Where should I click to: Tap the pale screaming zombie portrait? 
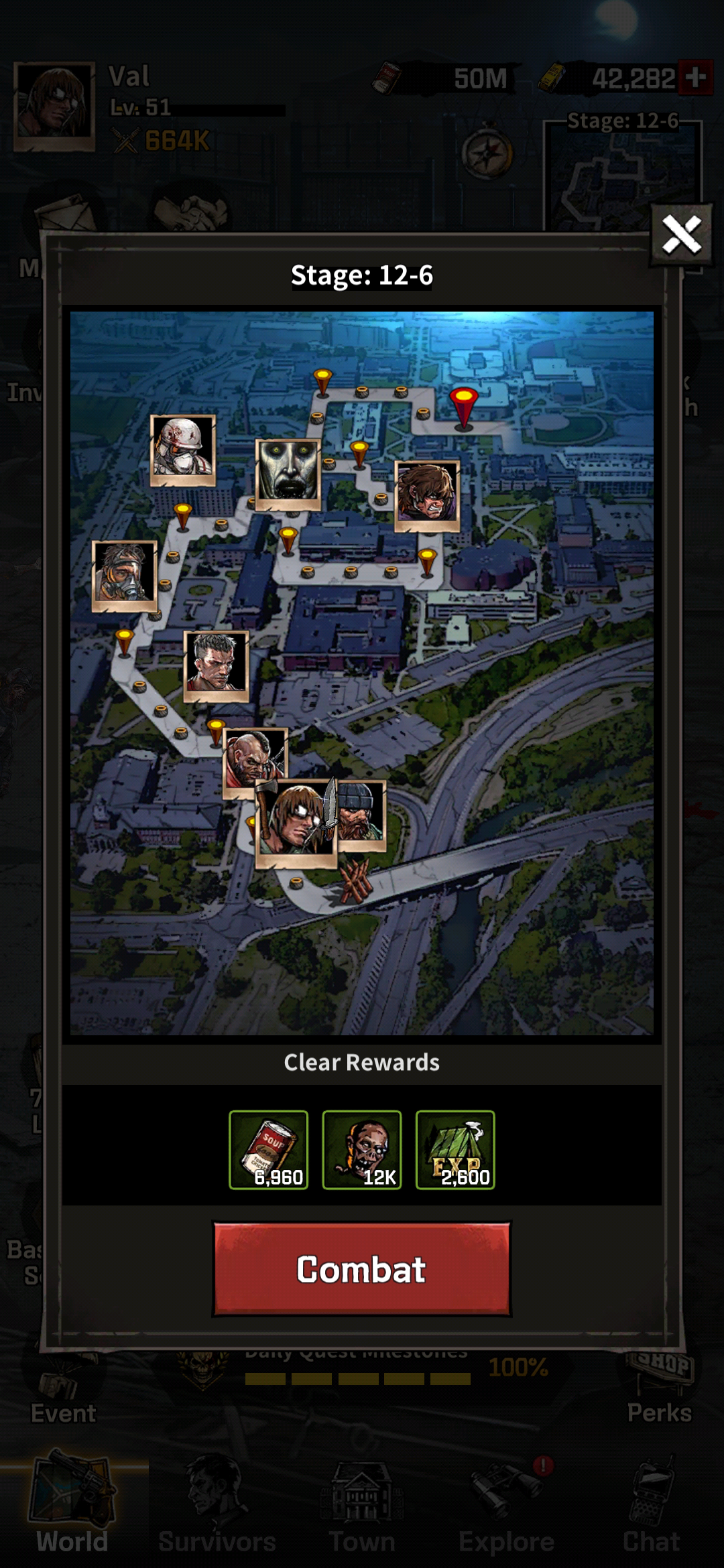tap(288, 474)
